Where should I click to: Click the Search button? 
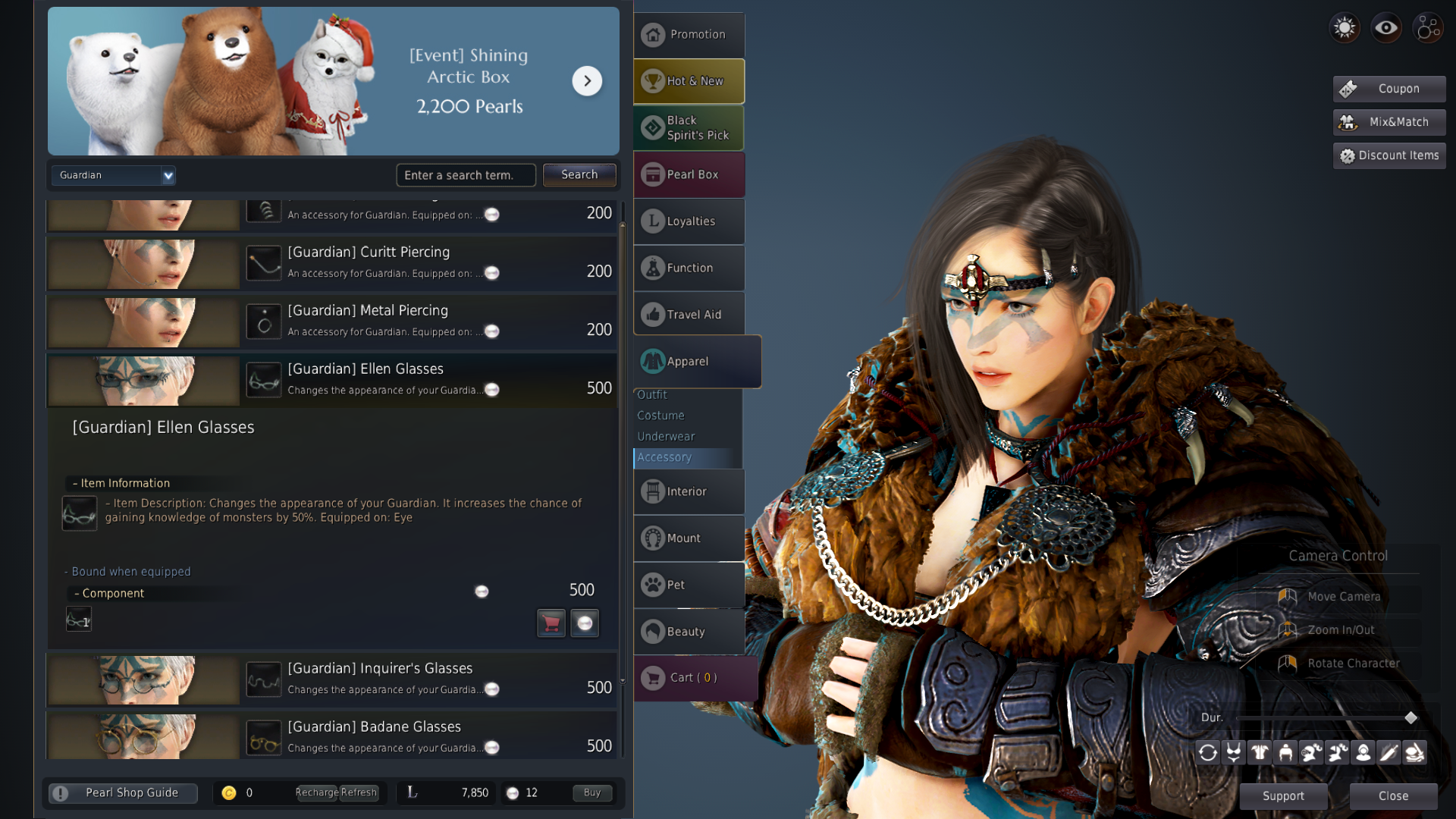(579, 174)
